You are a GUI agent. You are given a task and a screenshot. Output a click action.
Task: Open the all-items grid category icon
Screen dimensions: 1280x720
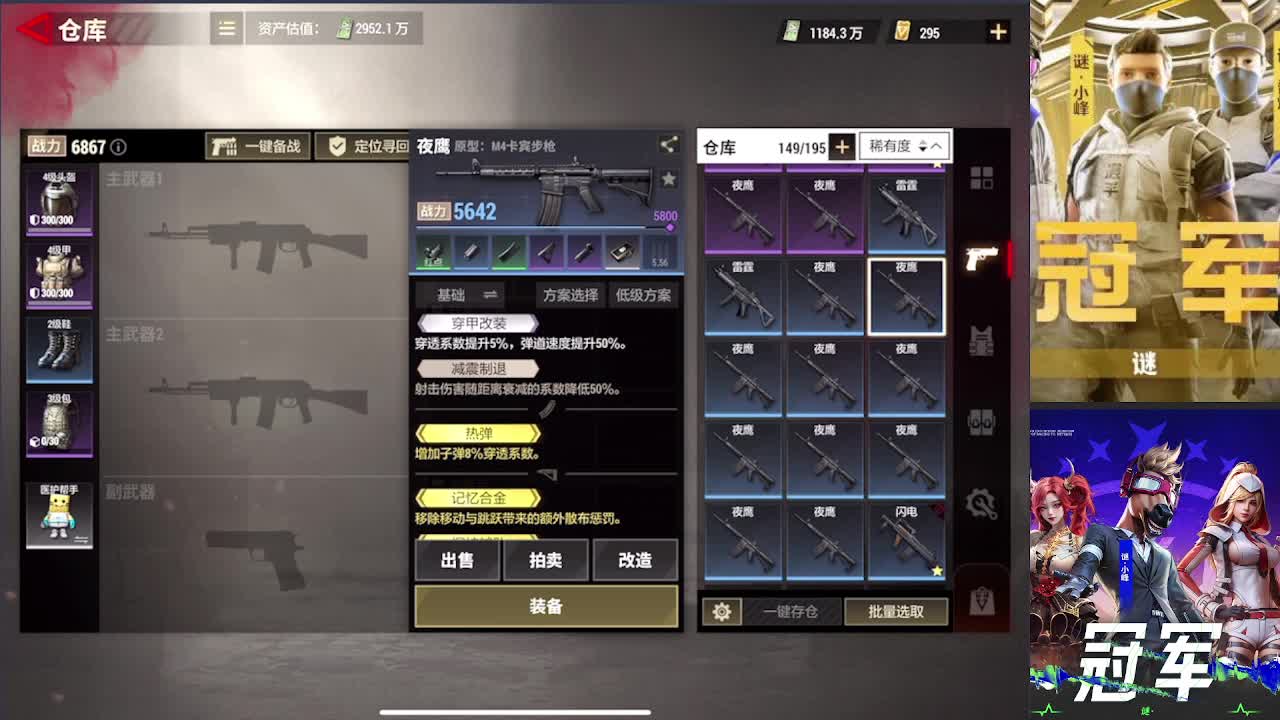point(982,176)
